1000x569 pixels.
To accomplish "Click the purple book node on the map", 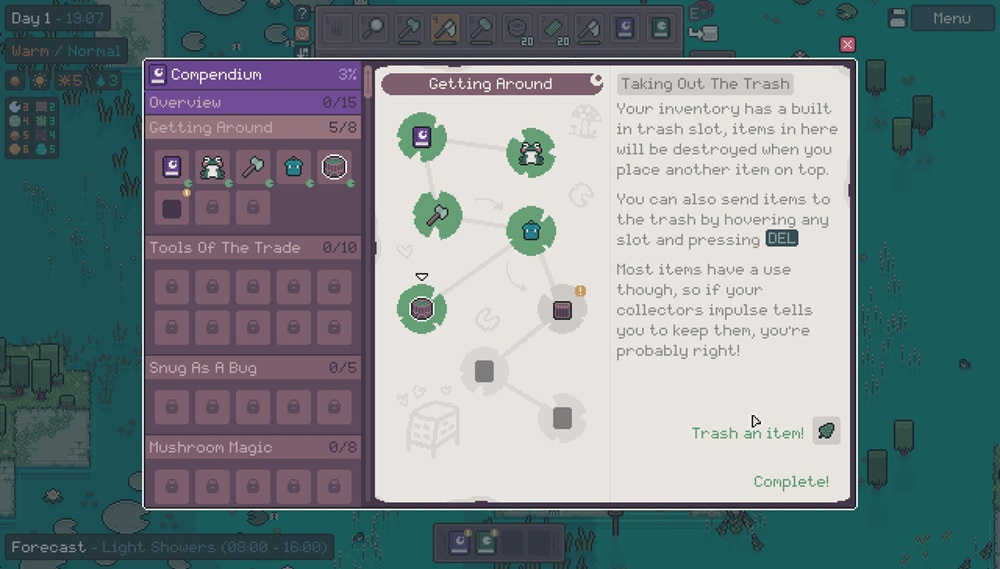I will tap(421, 137).
